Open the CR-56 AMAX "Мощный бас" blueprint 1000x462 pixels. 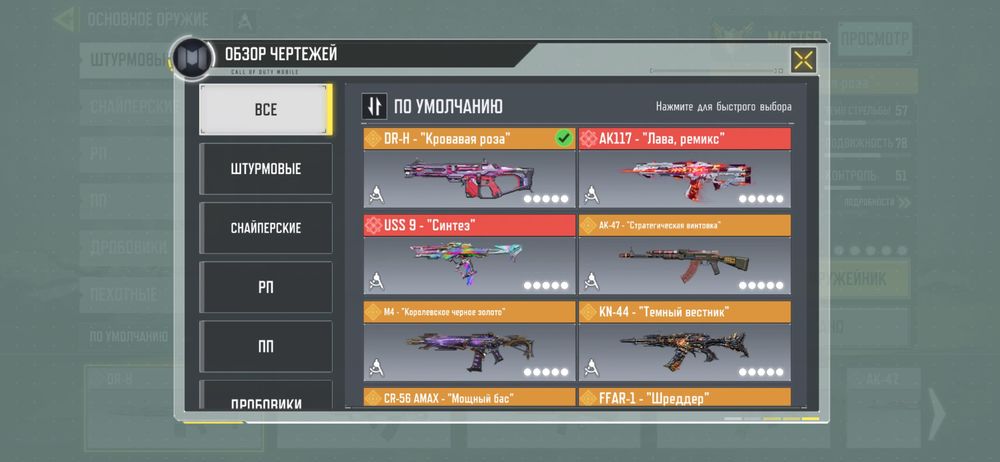469,398
